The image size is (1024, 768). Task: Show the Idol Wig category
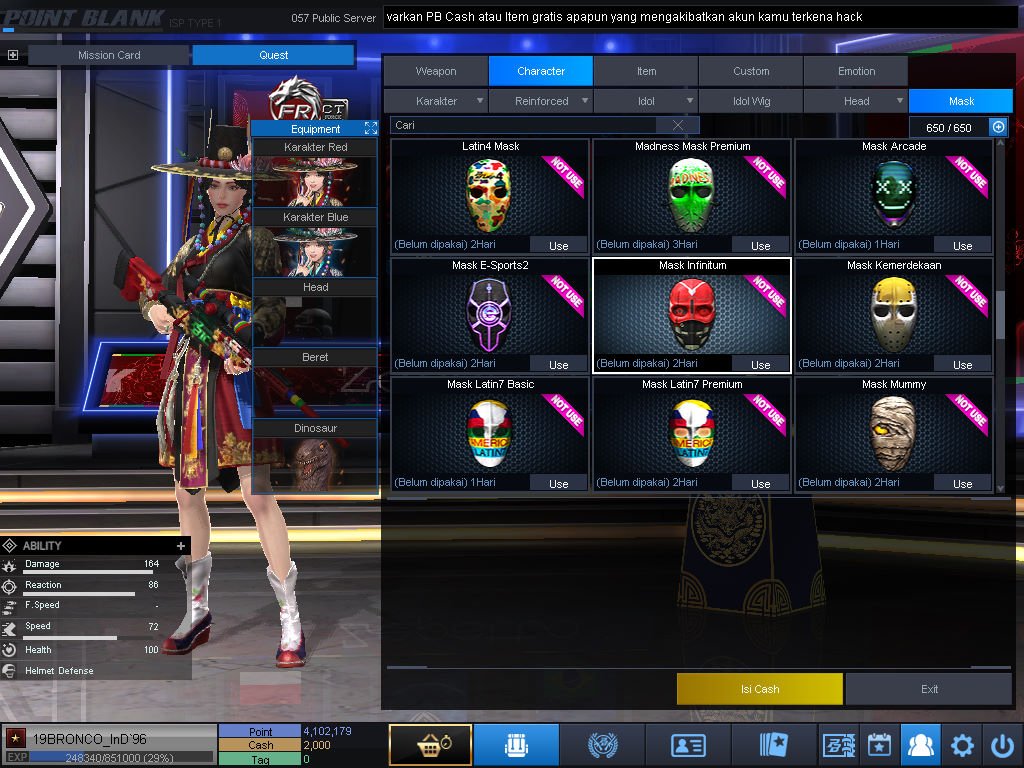(752, 101)
